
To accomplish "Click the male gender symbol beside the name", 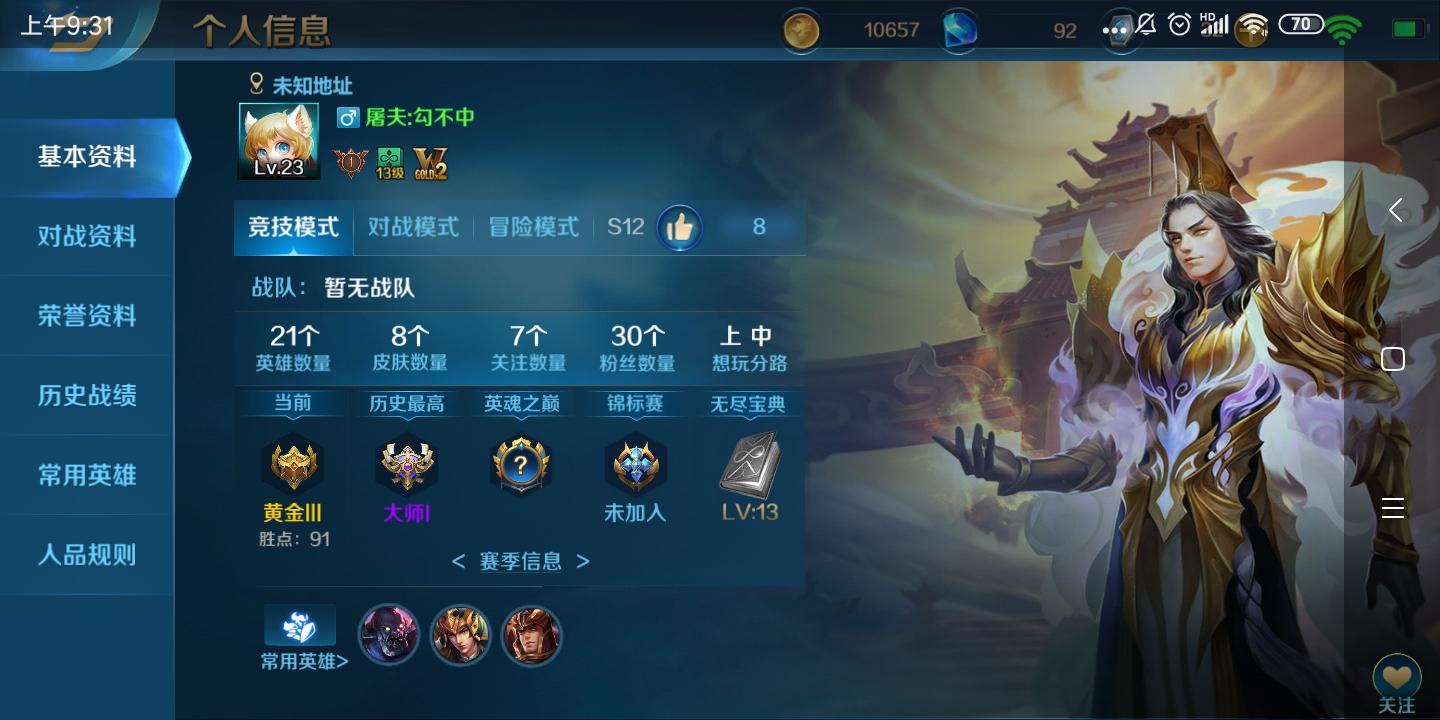I will coord(347,118).
